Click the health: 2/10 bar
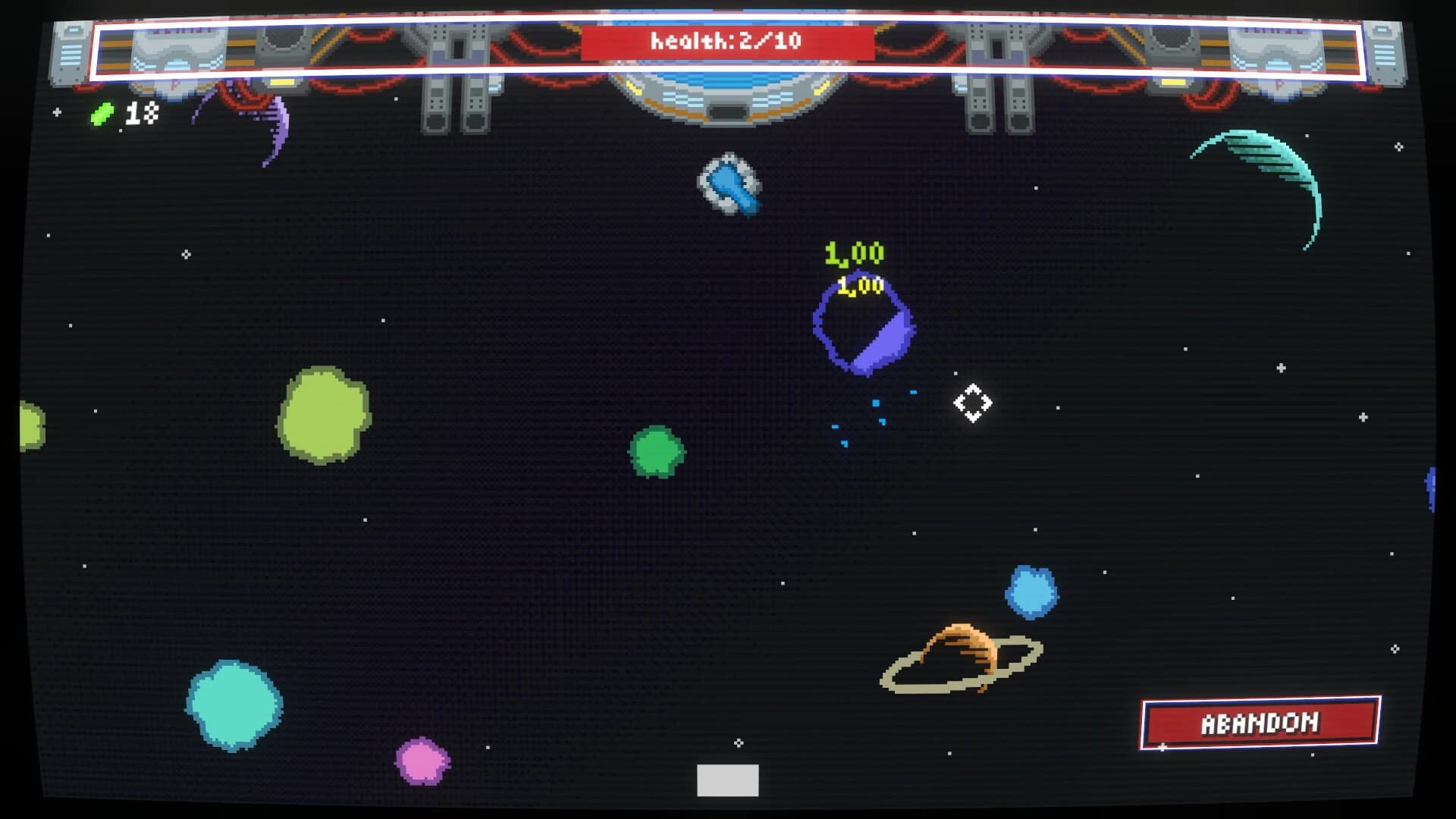 click(728, 42)
